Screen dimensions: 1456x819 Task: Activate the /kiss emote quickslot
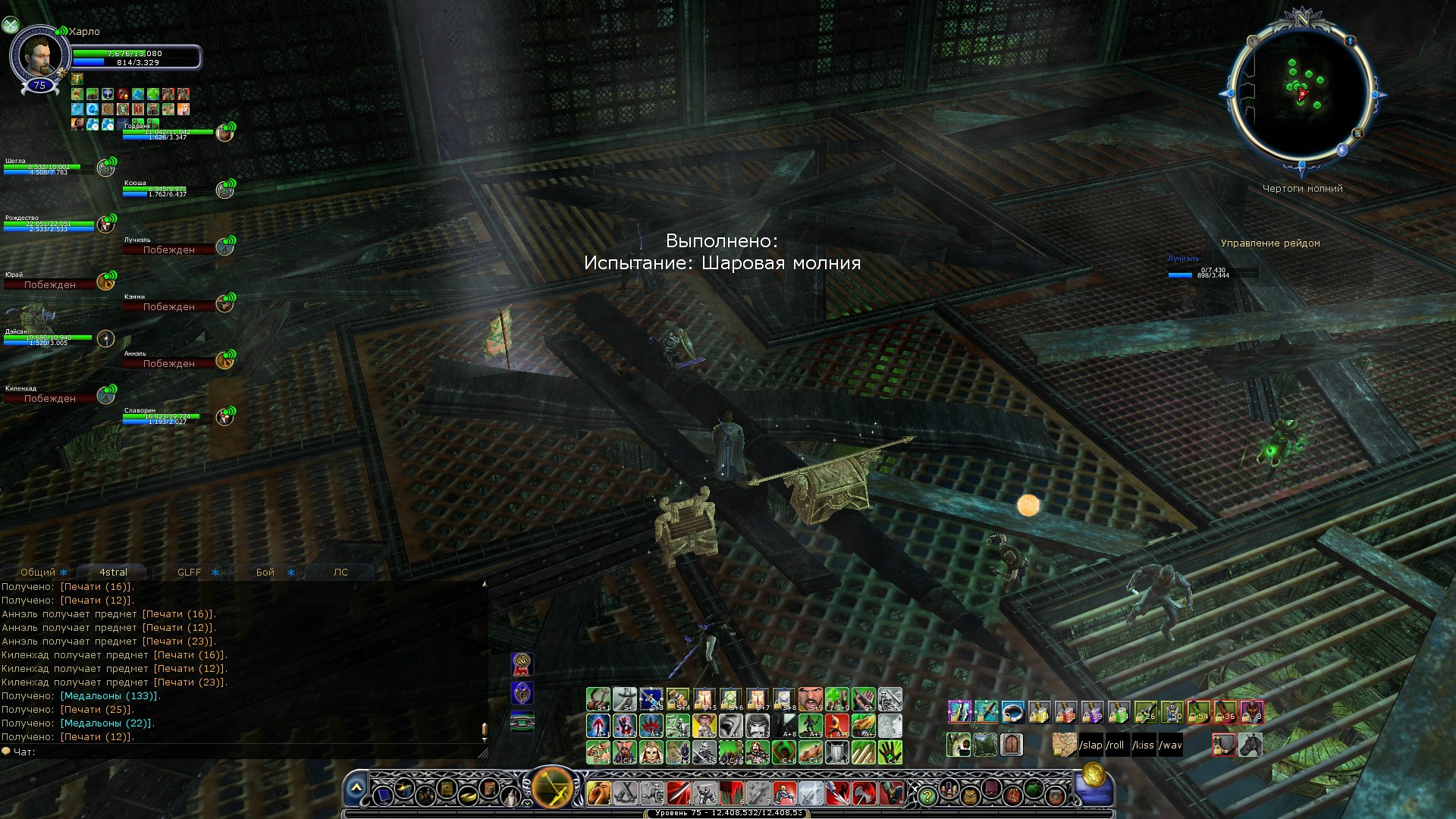[x=1143, y=745]
